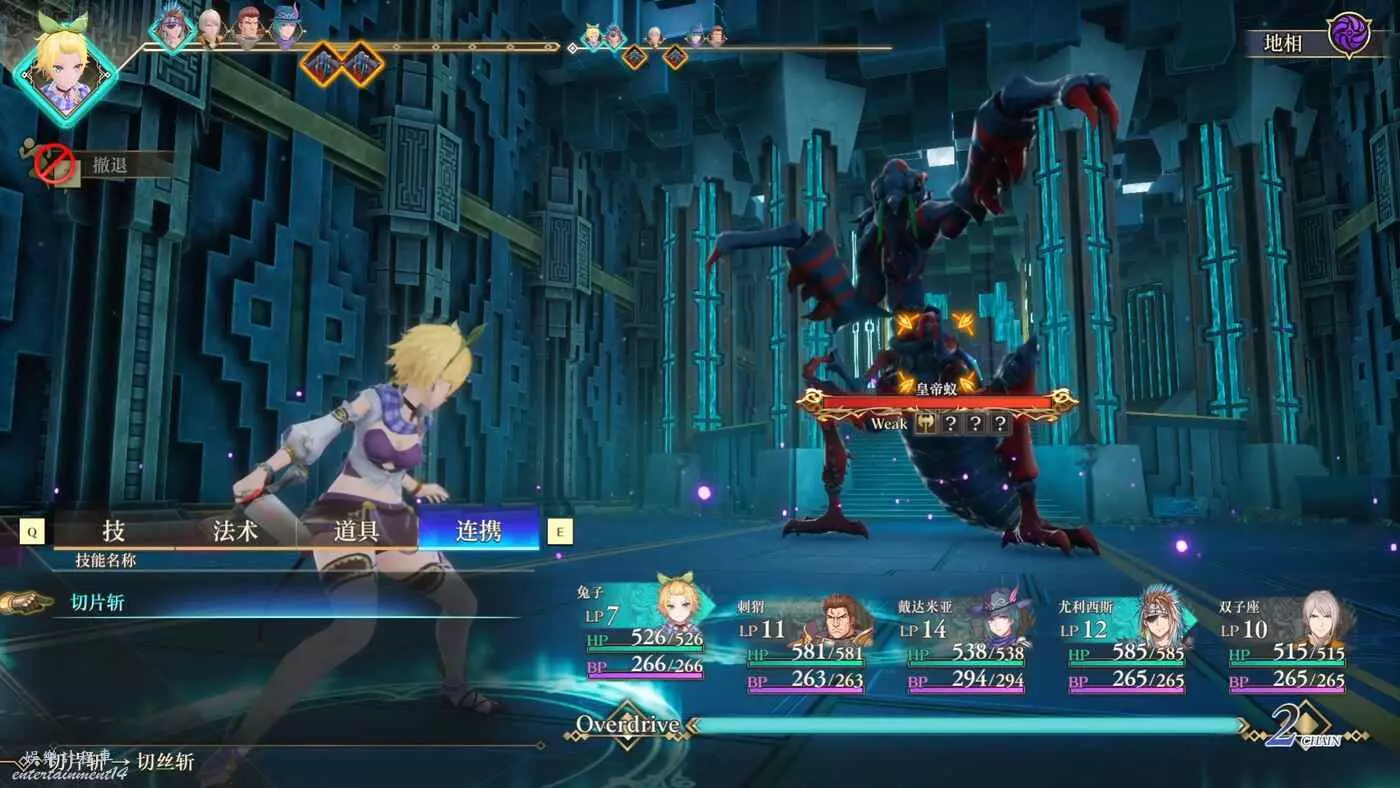This screenshot has width=1400, height=788.
Task: Switch to the 技 command tab
Action: pos(114,531)
